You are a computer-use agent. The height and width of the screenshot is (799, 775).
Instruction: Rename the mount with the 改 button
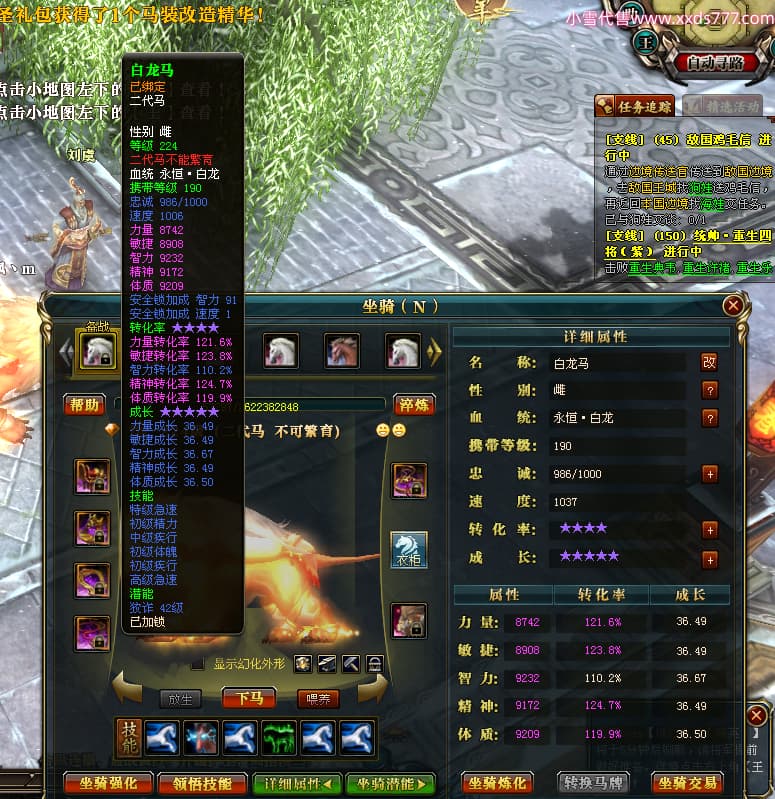click(709, 363)
